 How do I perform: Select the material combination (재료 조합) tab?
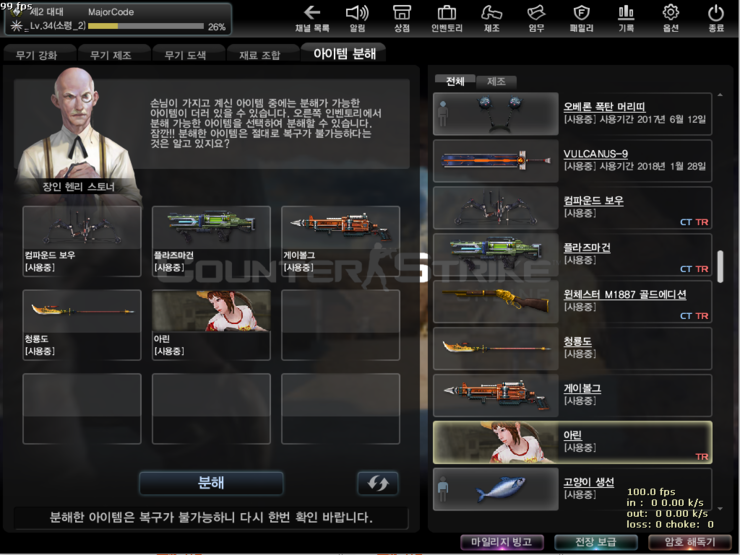260,54
